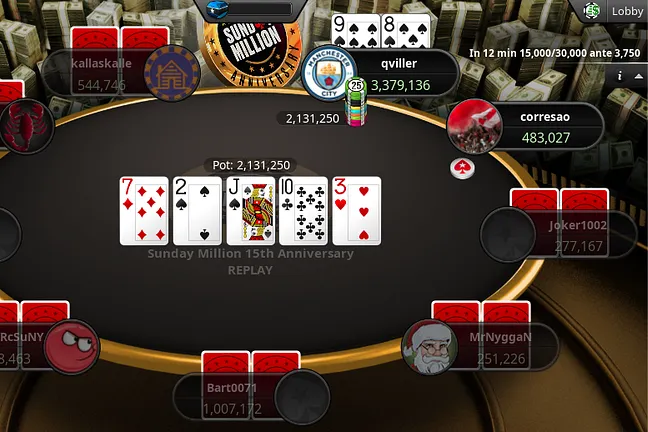The image size is (648, 432).
Task: Click the red ball face avatar
Action: 73,347
